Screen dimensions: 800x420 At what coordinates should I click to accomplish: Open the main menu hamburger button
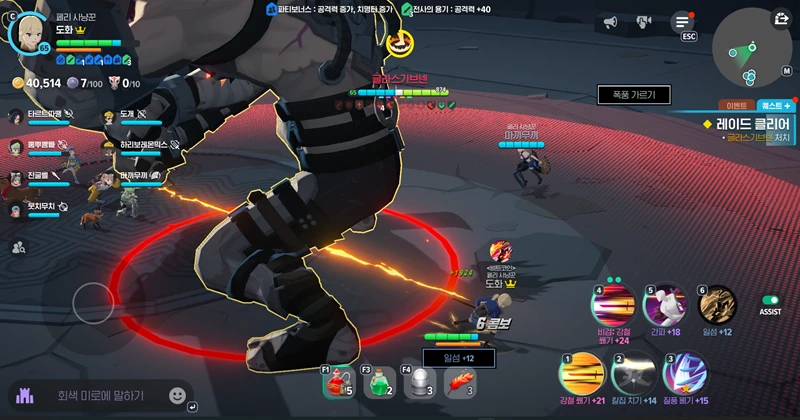[x=683, y=21]
